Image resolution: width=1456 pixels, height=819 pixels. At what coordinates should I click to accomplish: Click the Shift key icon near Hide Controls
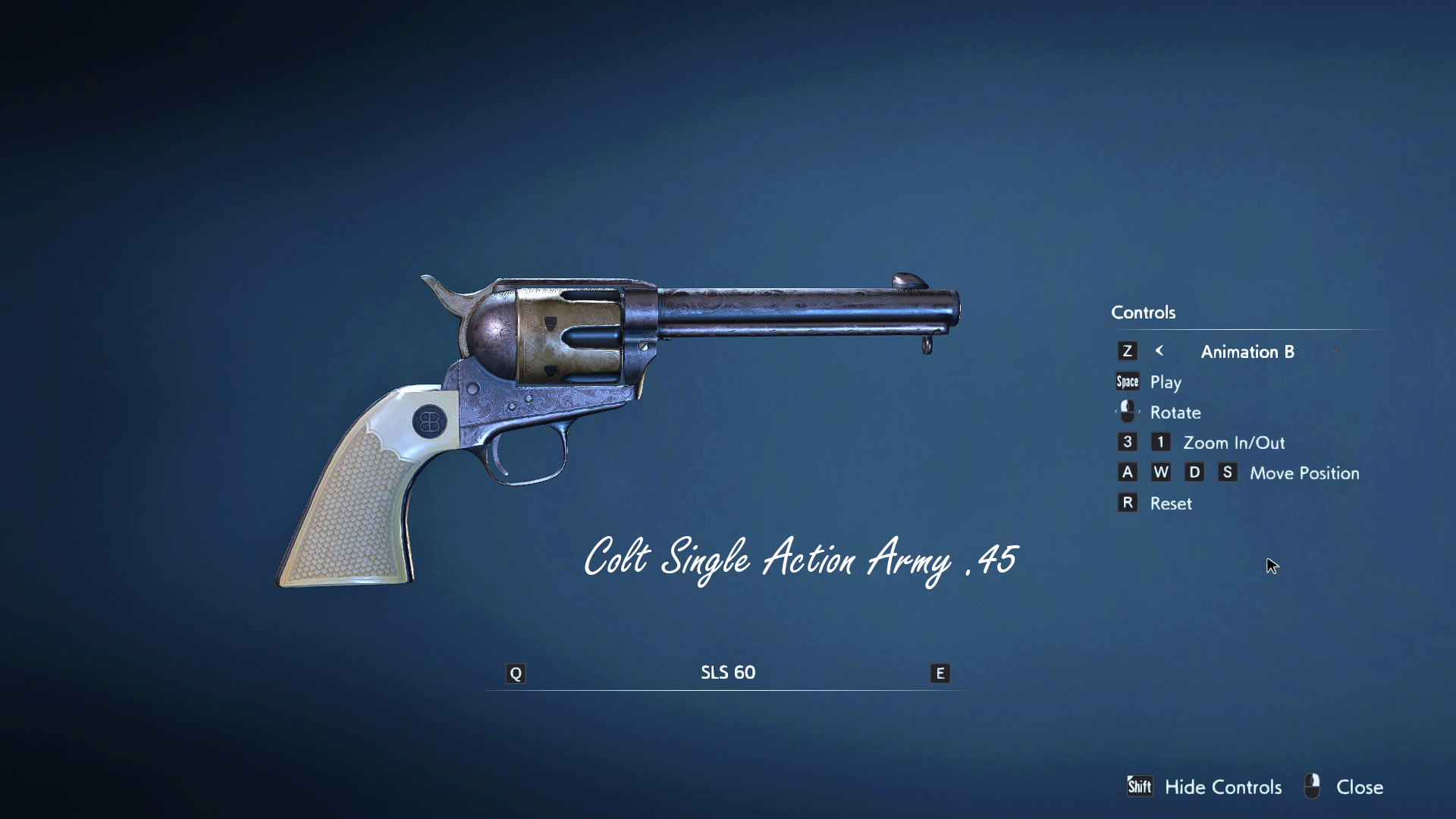click(x=1140, y=787)
